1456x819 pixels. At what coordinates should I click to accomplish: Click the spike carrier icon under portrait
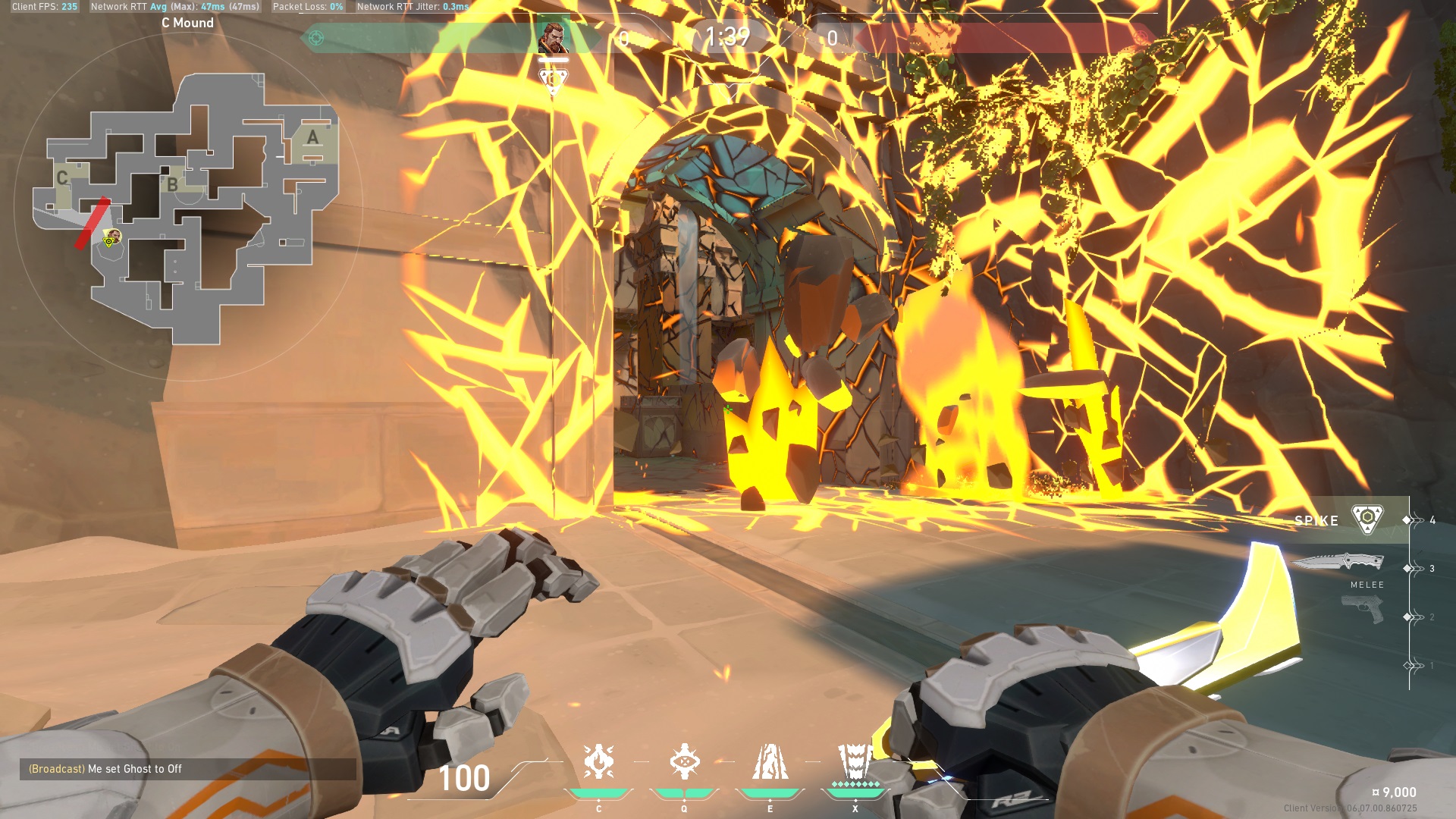pos(553,79)
